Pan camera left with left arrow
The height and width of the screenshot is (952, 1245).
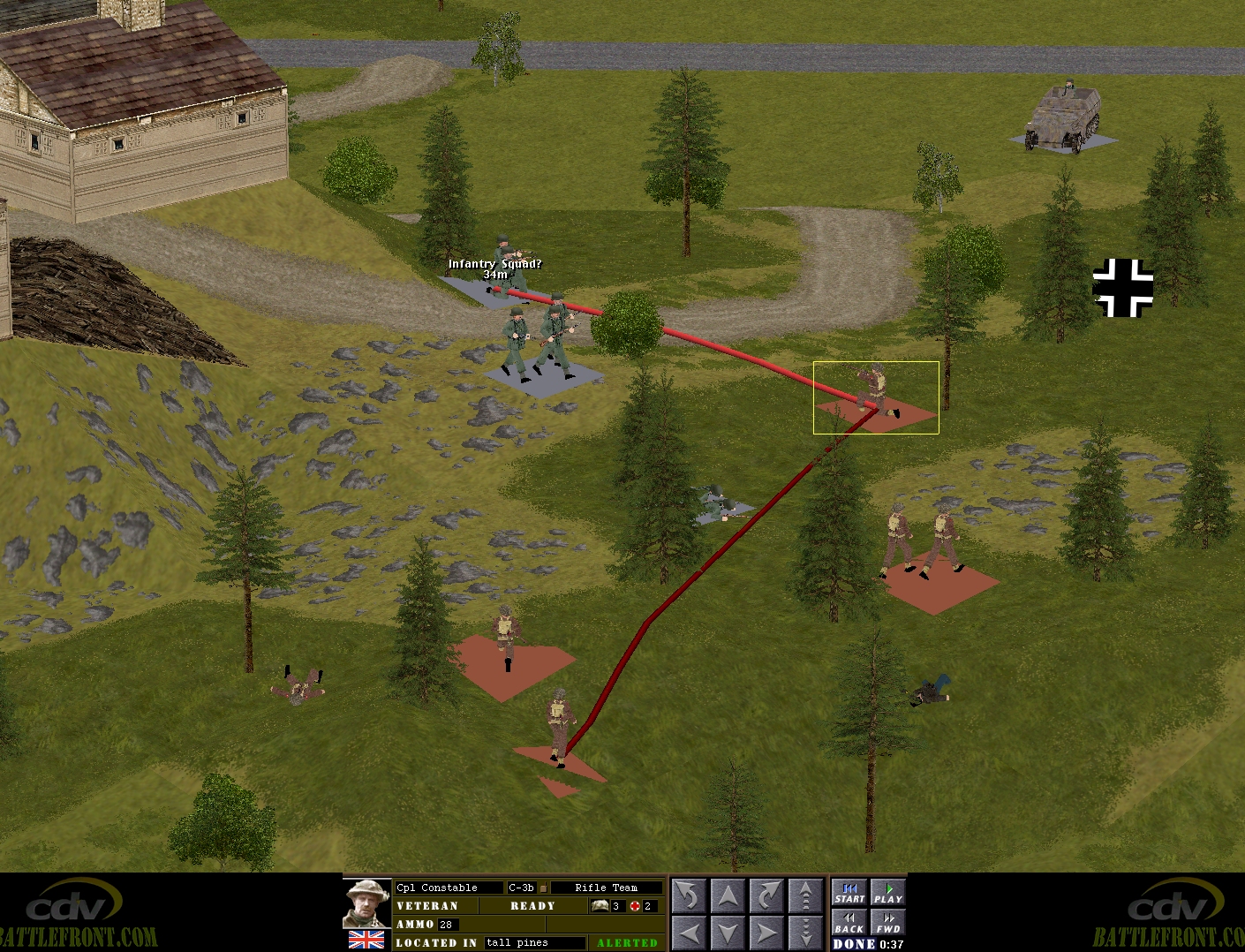[689, 933]
